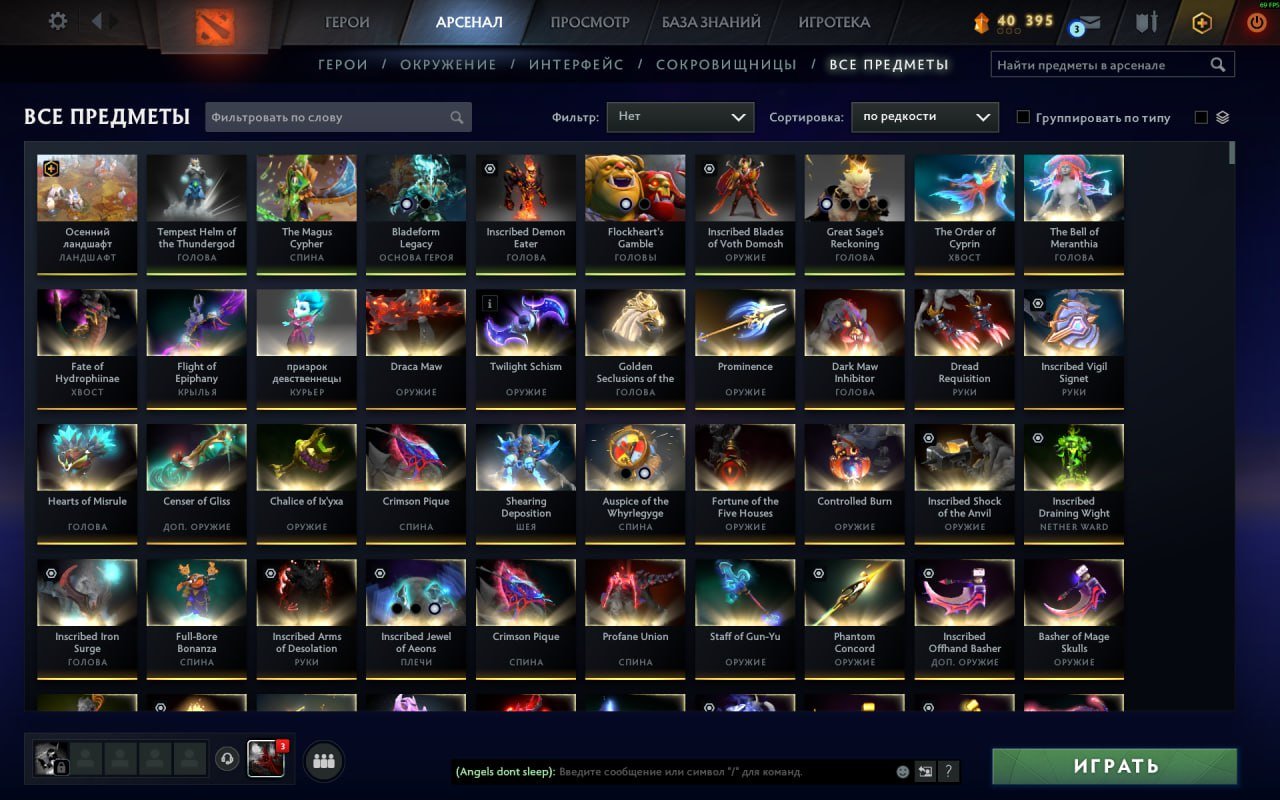Open the Dota Plus subscription icon
The image size is (1280, 800).
[1200, 21]
